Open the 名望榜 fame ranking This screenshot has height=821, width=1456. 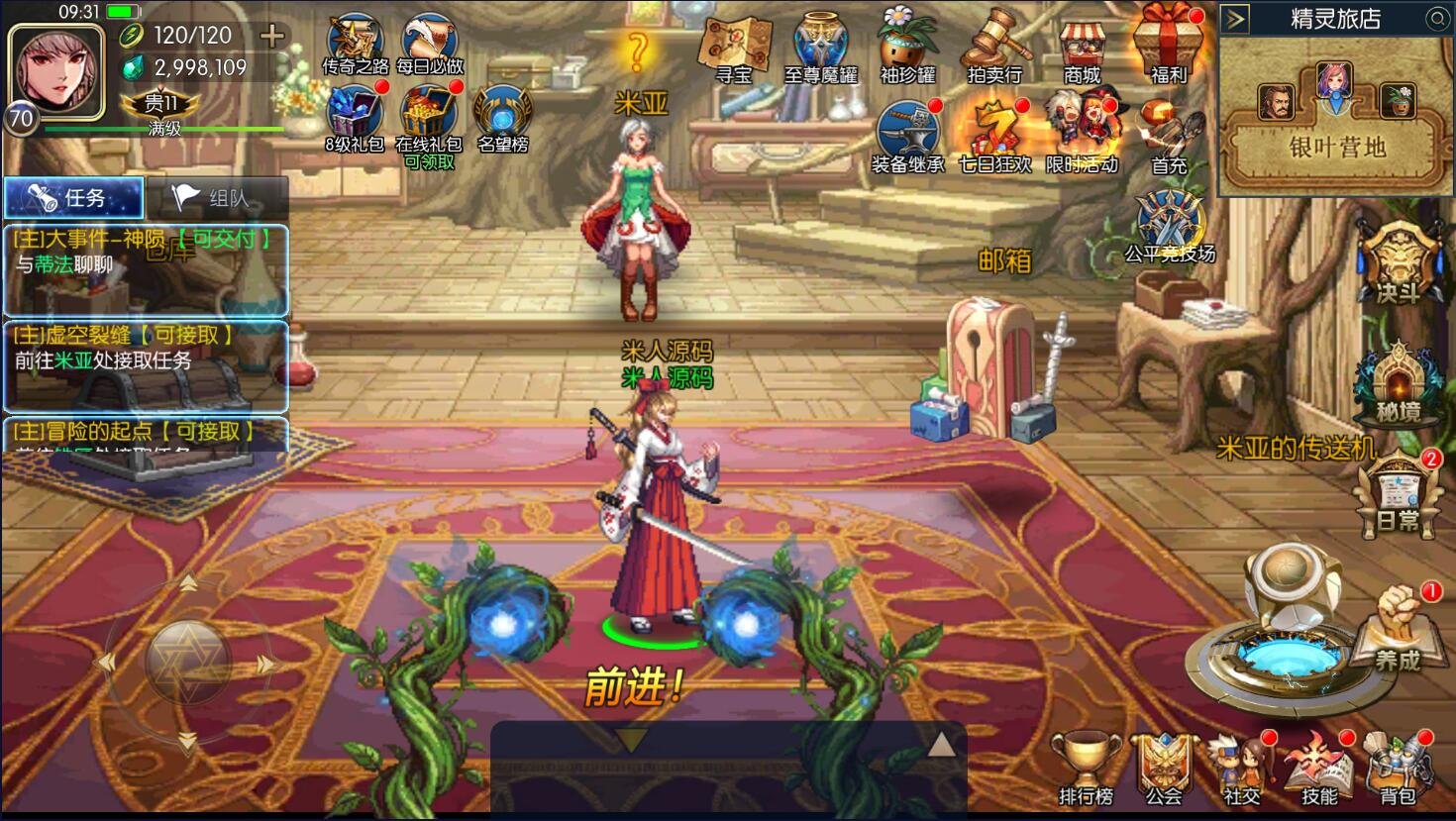503,117
